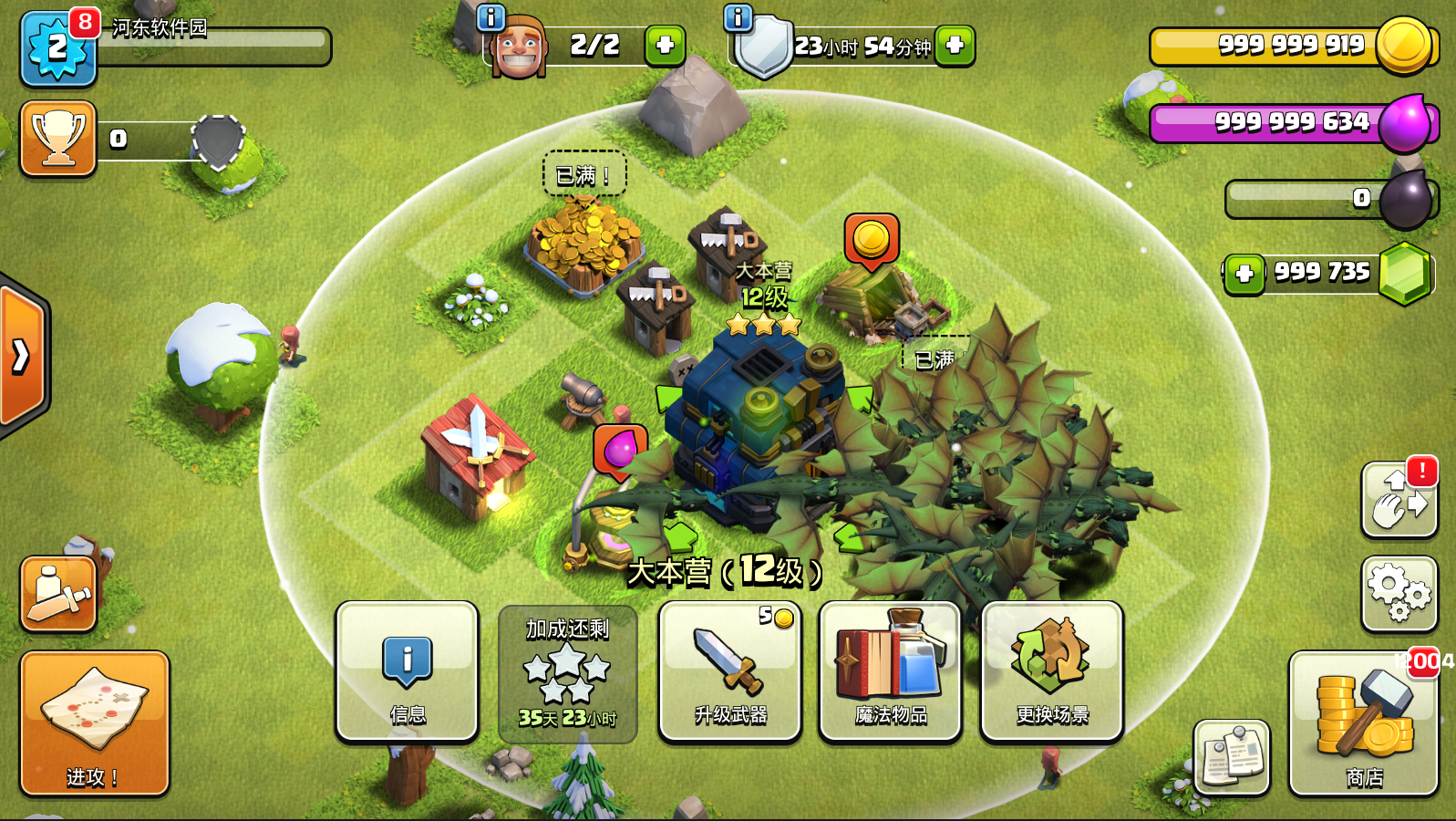The height and width of the screenshot is (821, 1456).
Task: Open the 商店 shop
Action: (1363, 722)
